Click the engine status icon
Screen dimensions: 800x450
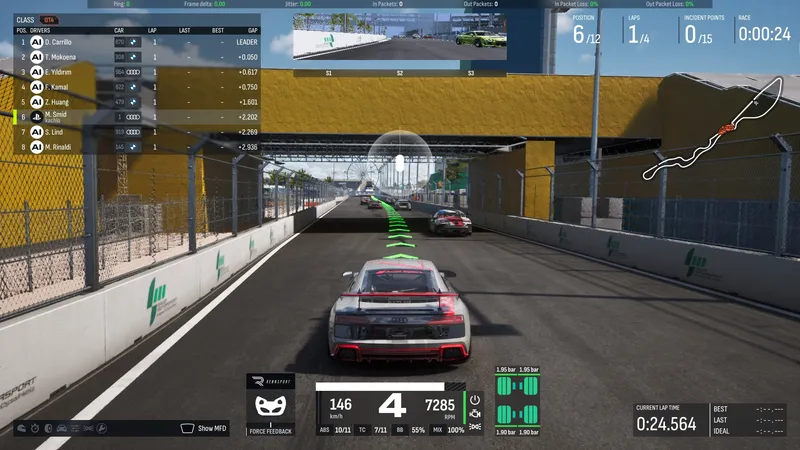[475, 413]
